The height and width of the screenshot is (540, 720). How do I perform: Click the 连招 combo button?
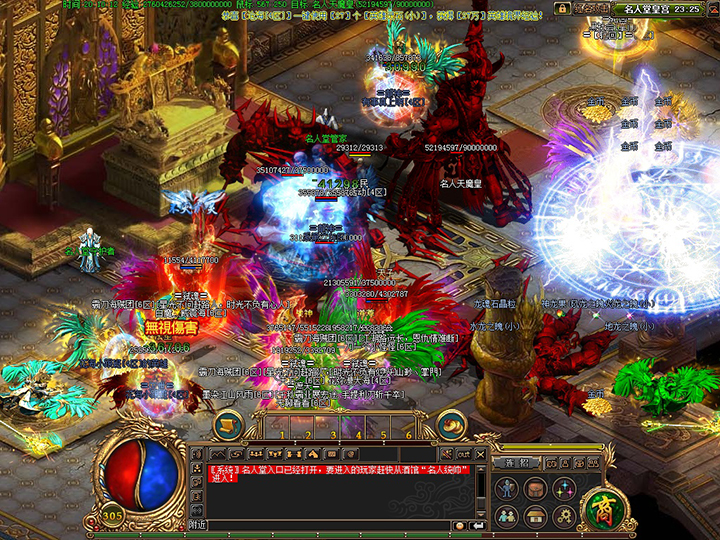516,463
